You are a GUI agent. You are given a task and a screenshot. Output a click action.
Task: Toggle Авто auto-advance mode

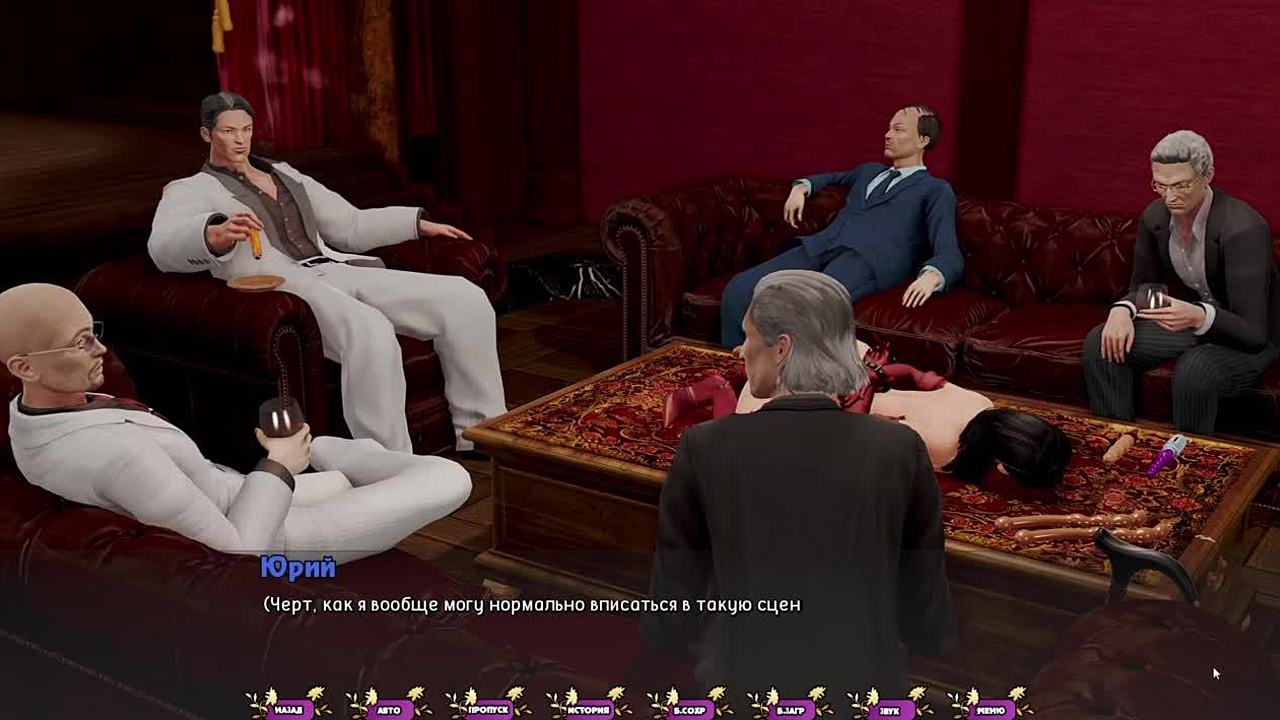389,709
